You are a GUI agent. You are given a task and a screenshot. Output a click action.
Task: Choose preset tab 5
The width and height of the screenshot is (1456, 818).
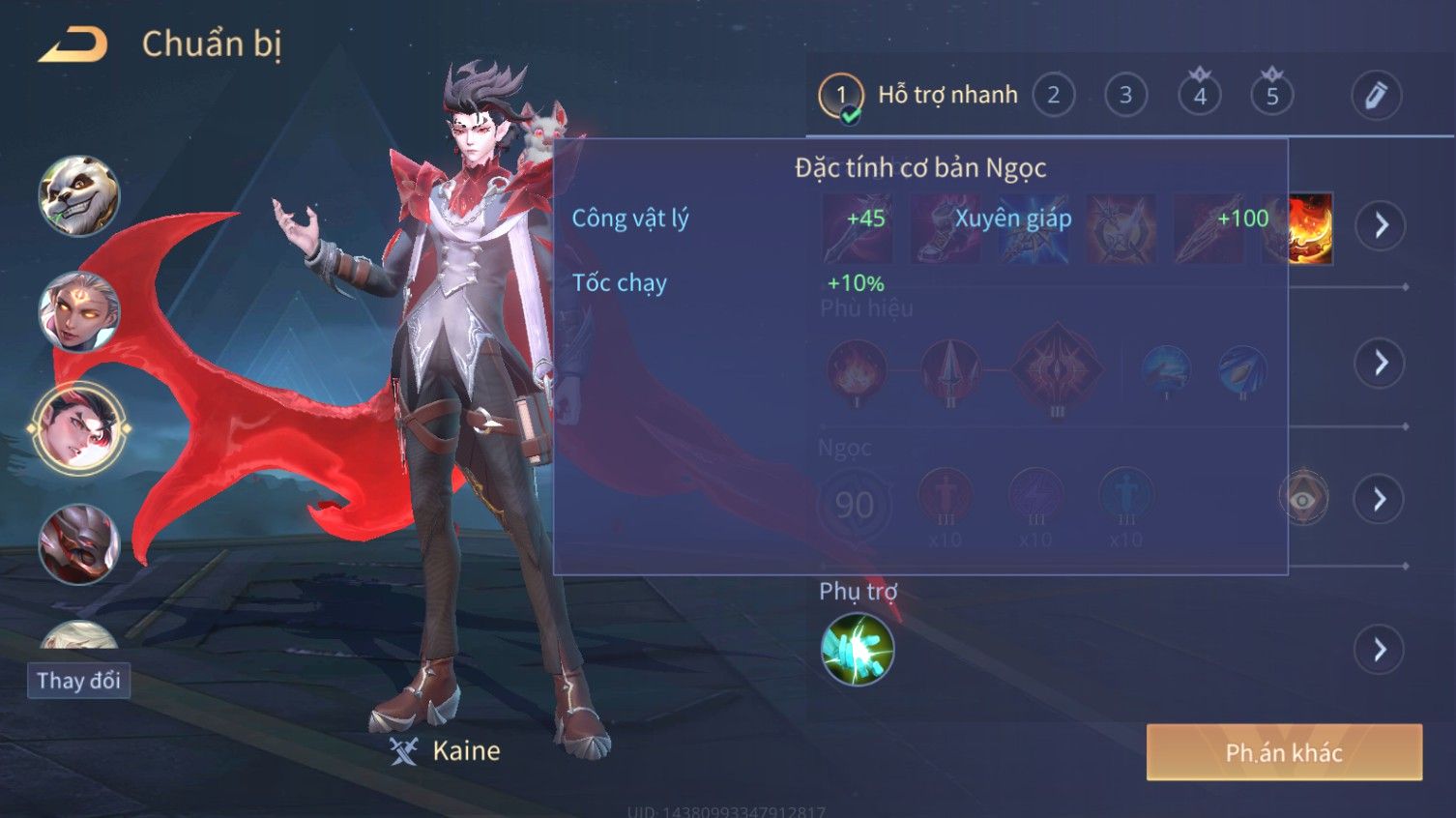tap(1272, 96)
